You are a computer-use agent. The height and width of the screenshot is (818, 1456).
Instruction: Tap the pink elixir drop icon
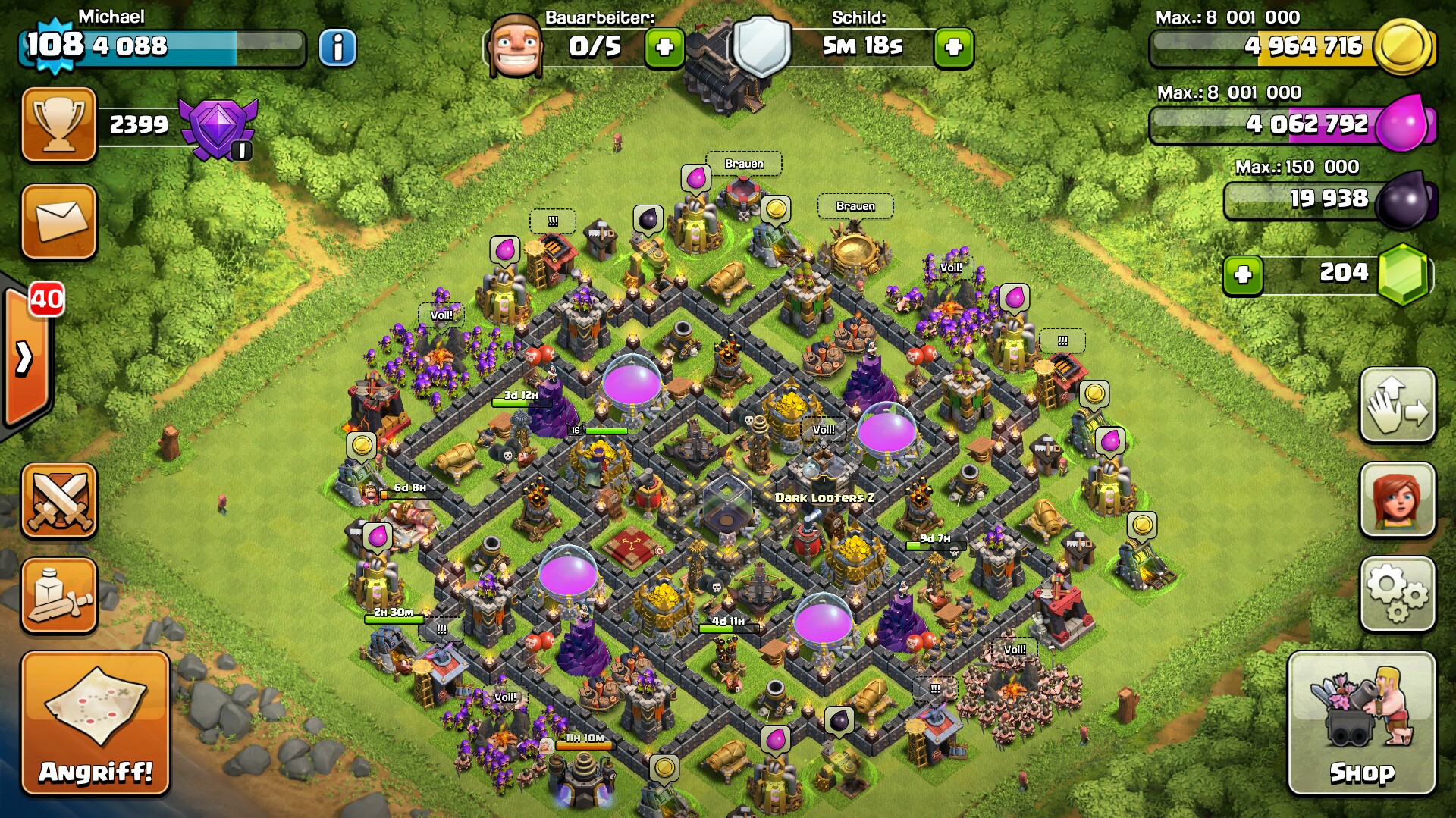pos(1404,123)
